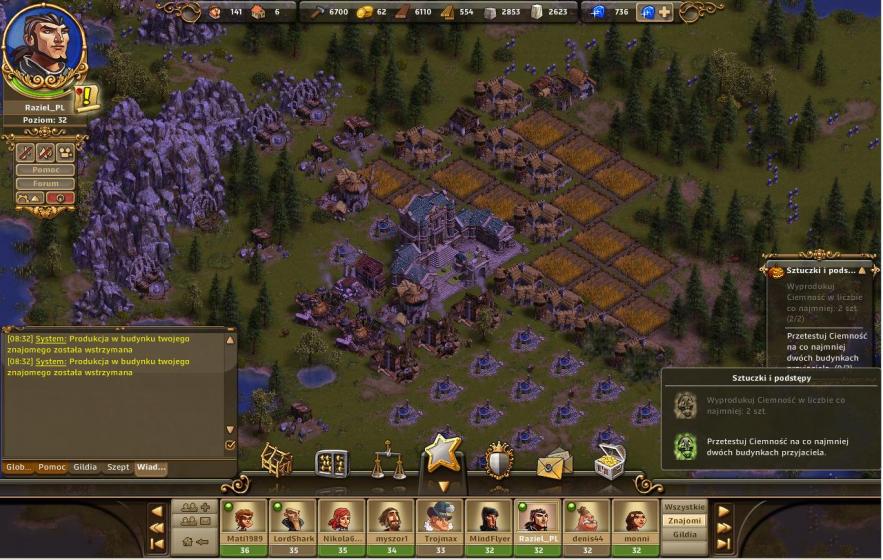Screen dimensions: 883x560
Task: Collapse the Sztuczki i podstępy quest tracker
Action: [862, 270]
